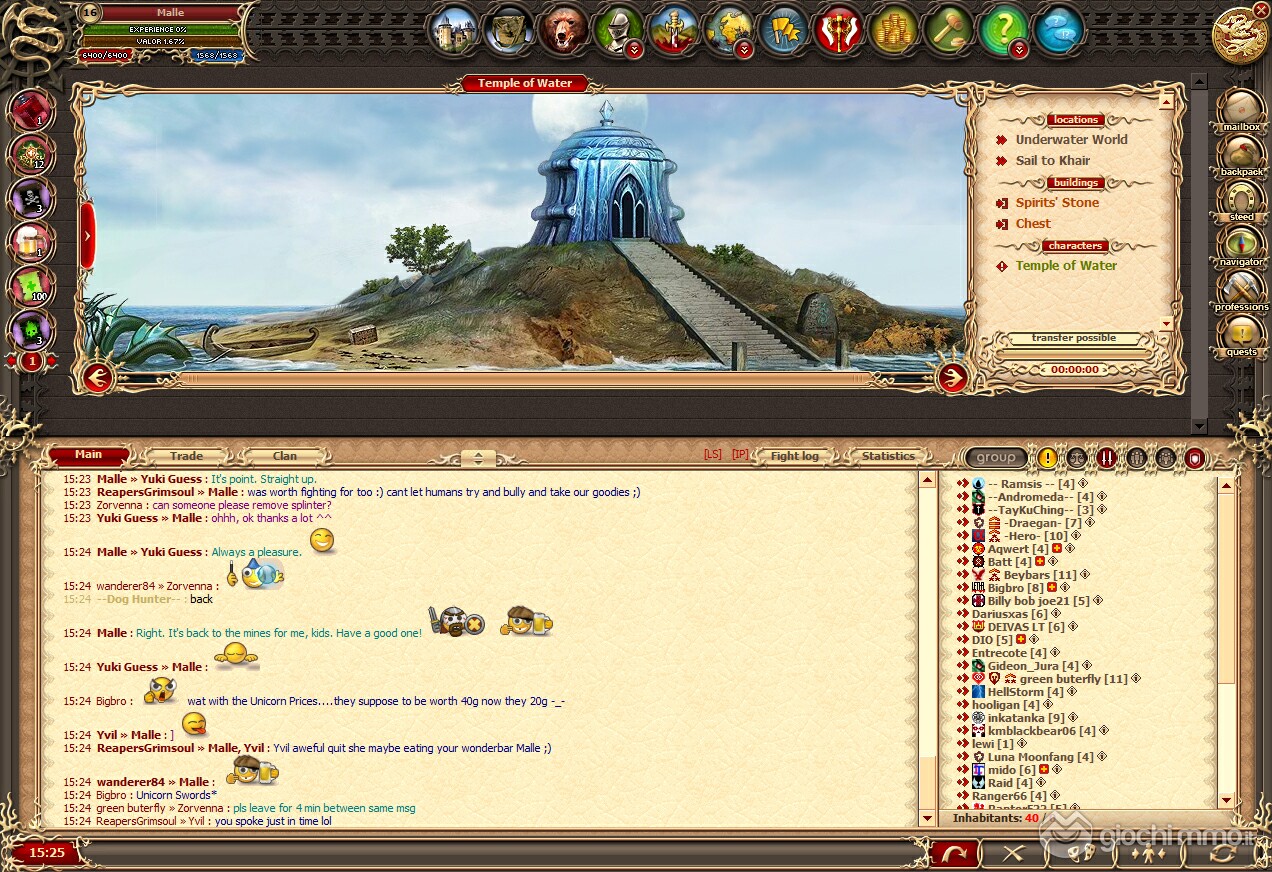
Task: Switch to the Trade chat tab
Action: coord(186,456)
